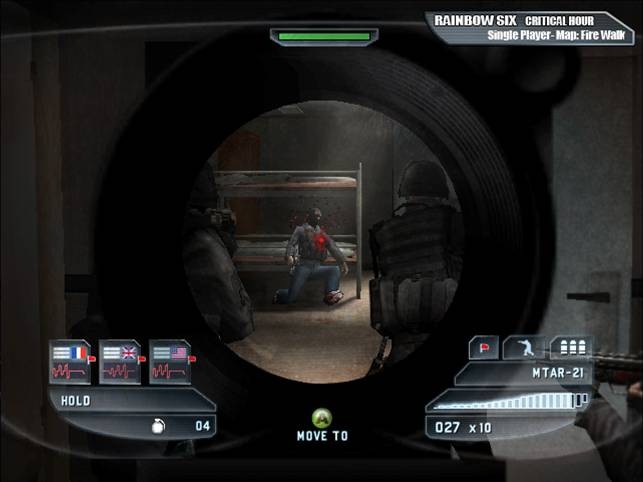Viewport: 643px width, 482px height.
Task: Select the MTAR-21 weapon label
Action: click(556, 373)
